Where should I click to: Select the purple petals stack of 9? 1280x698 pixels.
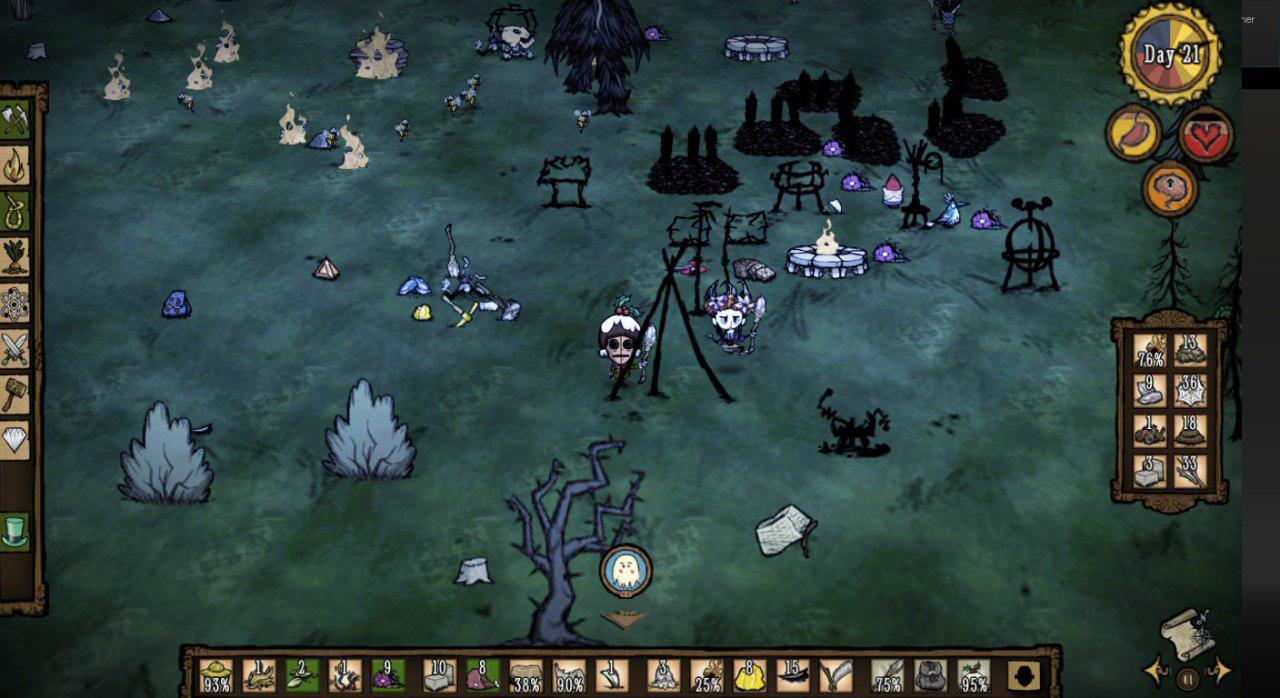pos(388,677)
